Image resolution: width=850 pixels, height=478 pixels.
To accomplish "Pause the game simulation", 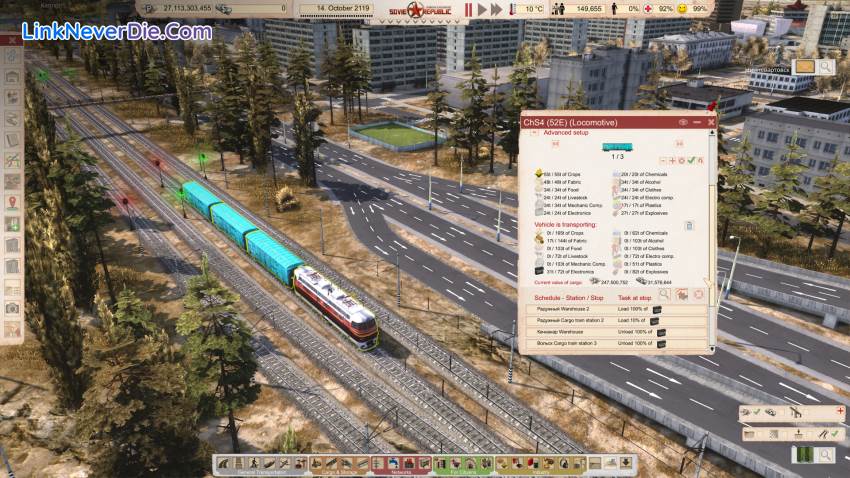I will (467, 9).
